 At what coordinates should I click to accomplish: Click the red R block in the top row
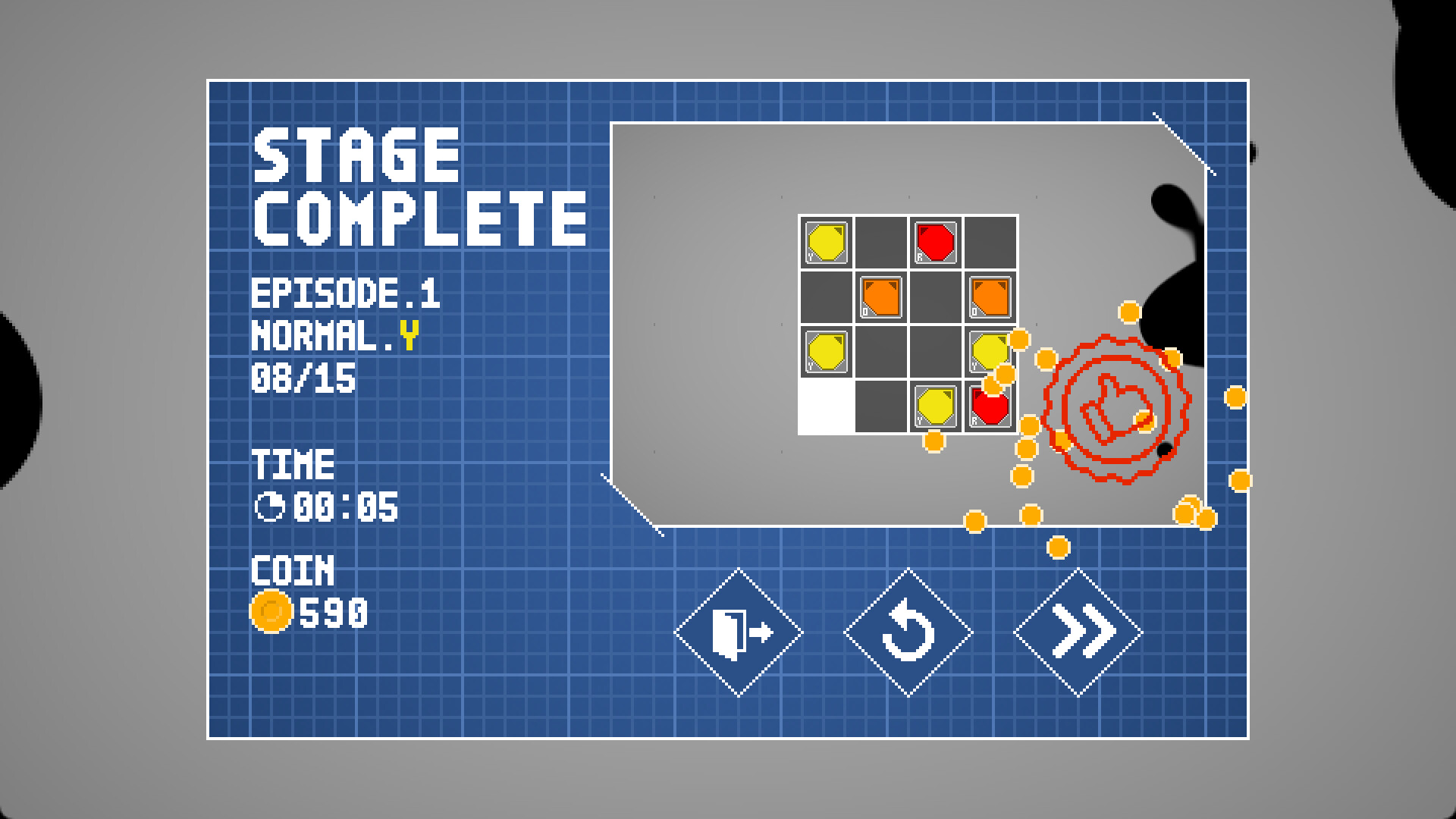point(937,241)
